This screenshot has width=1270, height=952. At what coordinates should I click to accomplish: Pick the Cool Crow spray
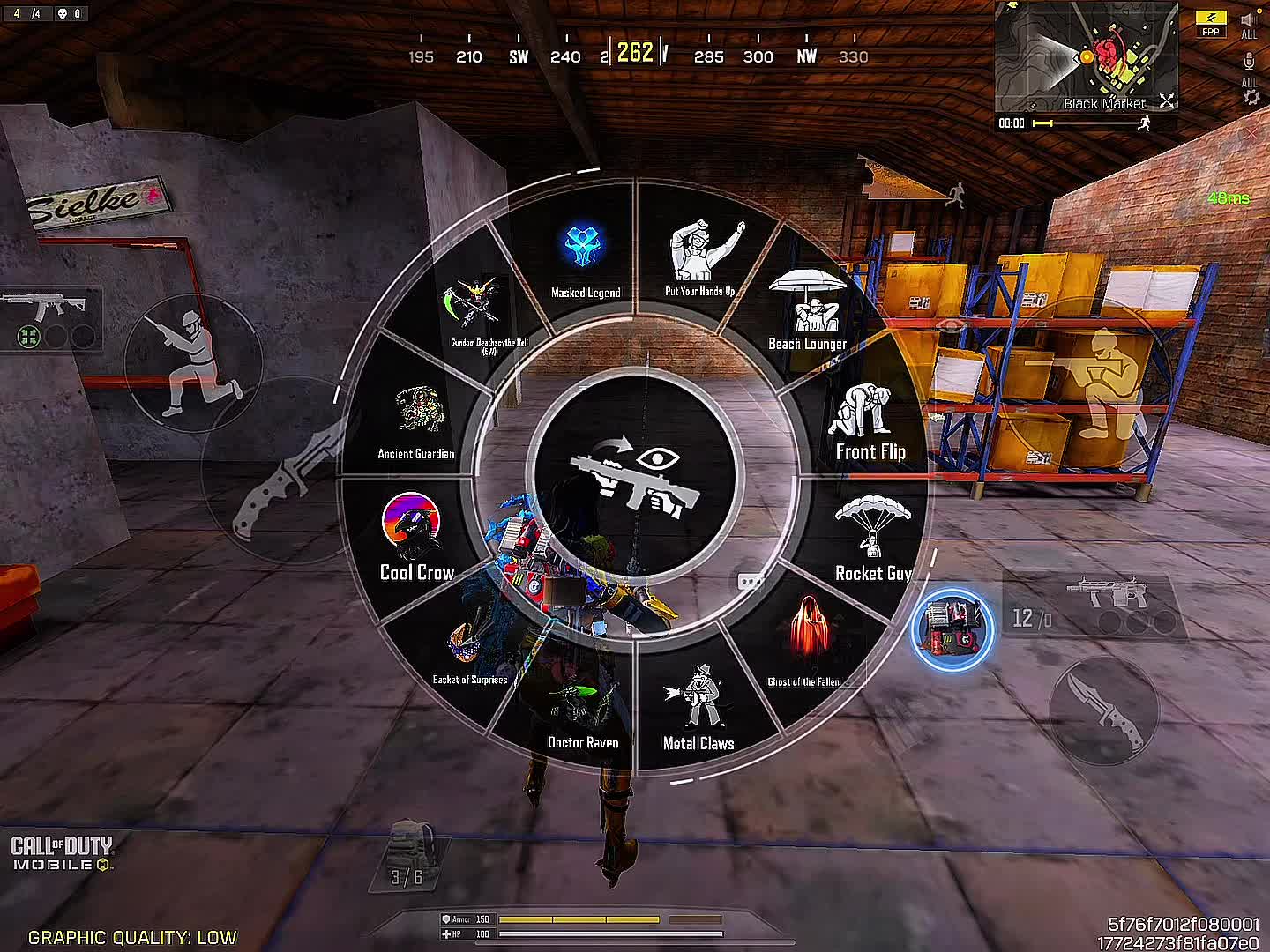pos(415,538)
